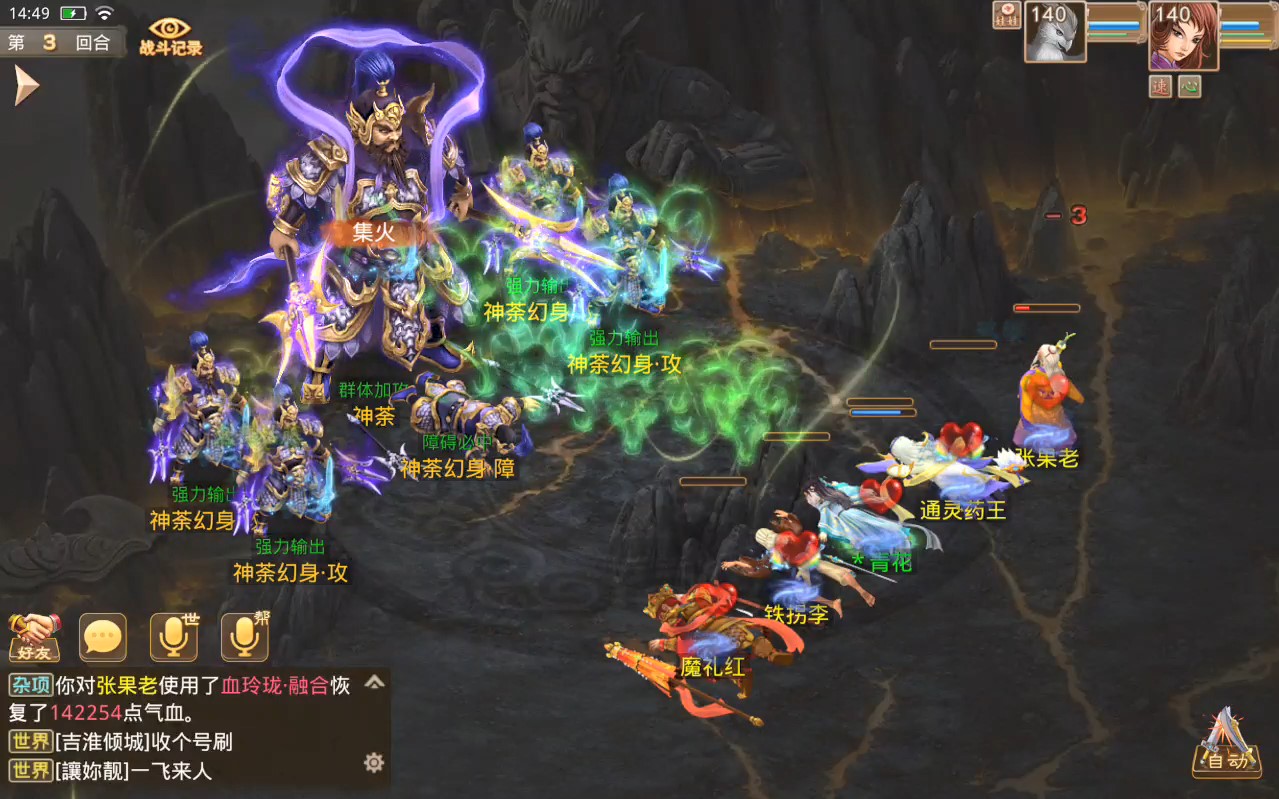Inspect the 速 speed buff icon

1160,86
